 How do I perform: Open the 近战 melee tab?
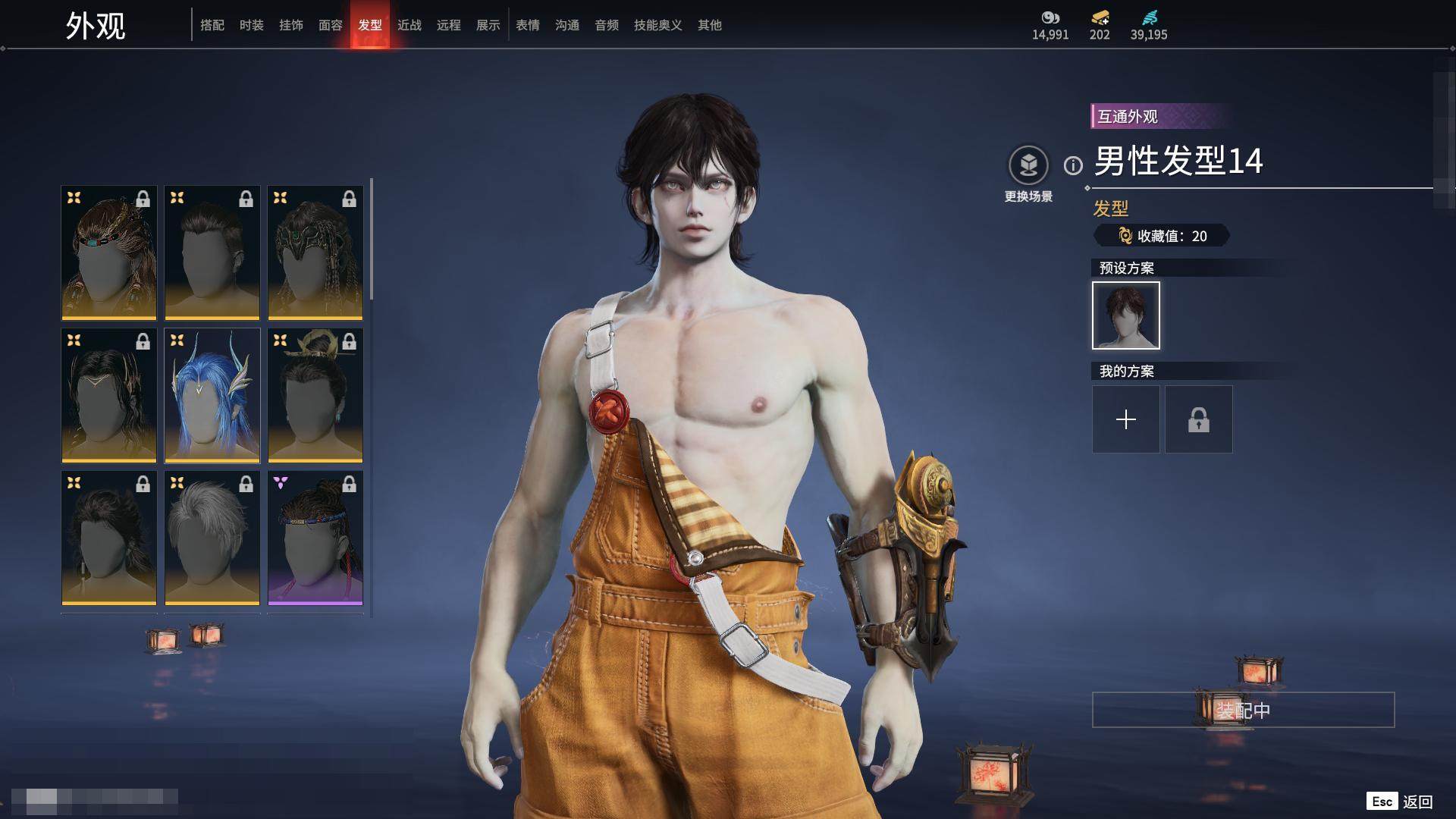tap(409, 25)
